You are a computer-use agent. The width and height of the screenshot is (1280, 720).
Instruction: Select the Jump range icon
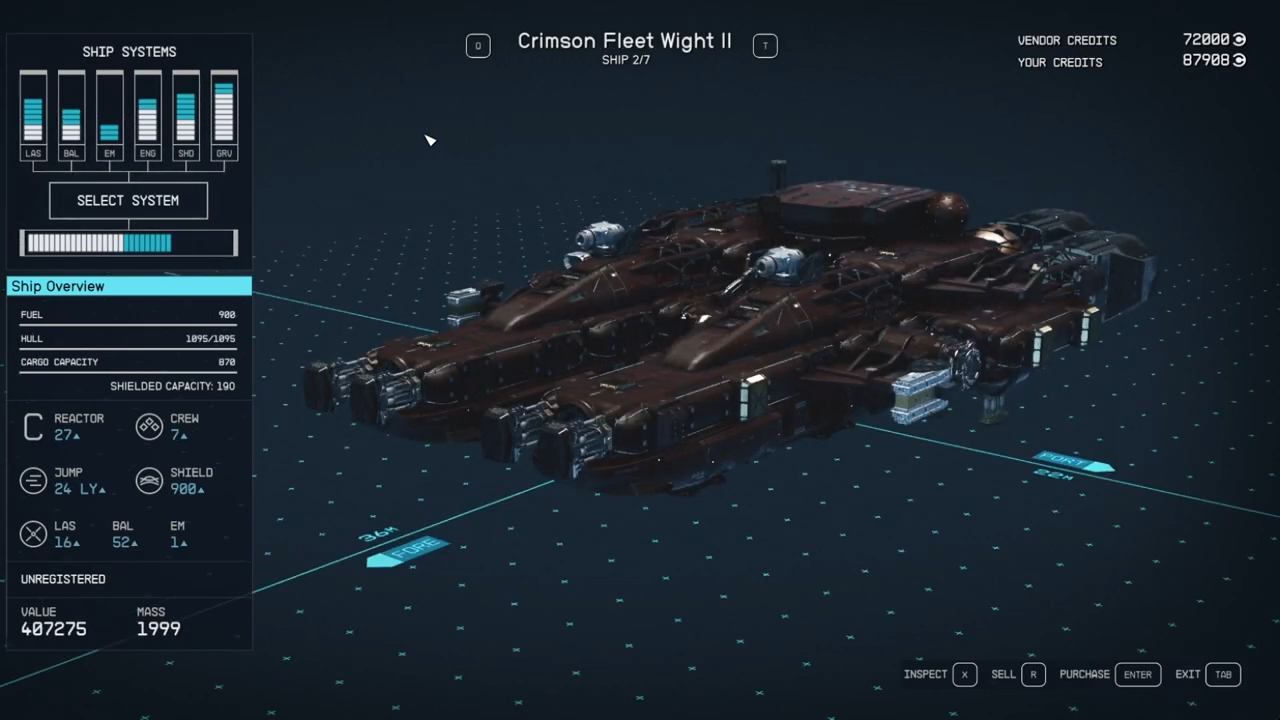point(33,480)
